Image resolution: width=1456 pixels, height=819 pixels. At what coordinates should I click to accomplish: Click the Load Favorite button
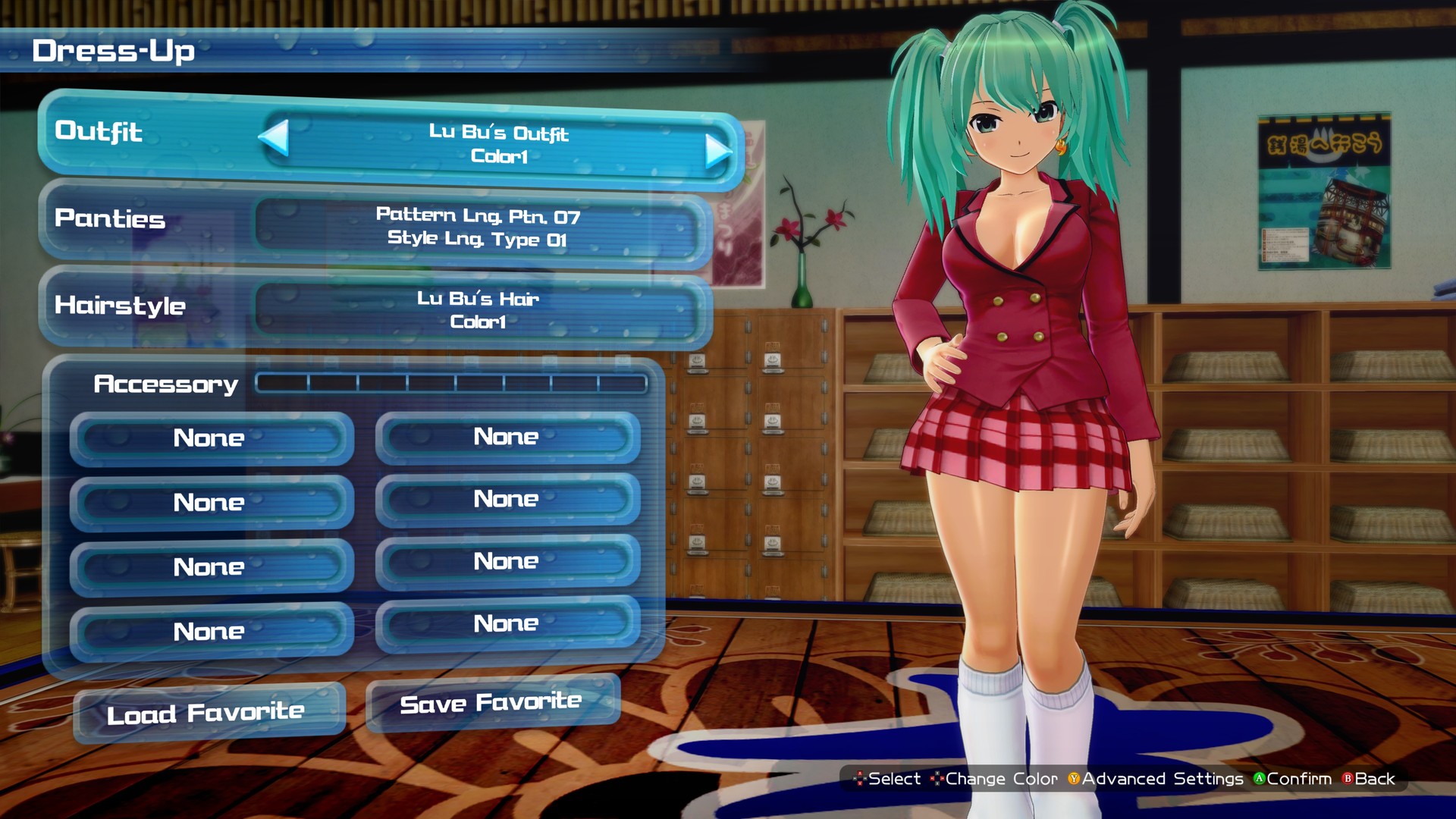click(x=206, y=711)
